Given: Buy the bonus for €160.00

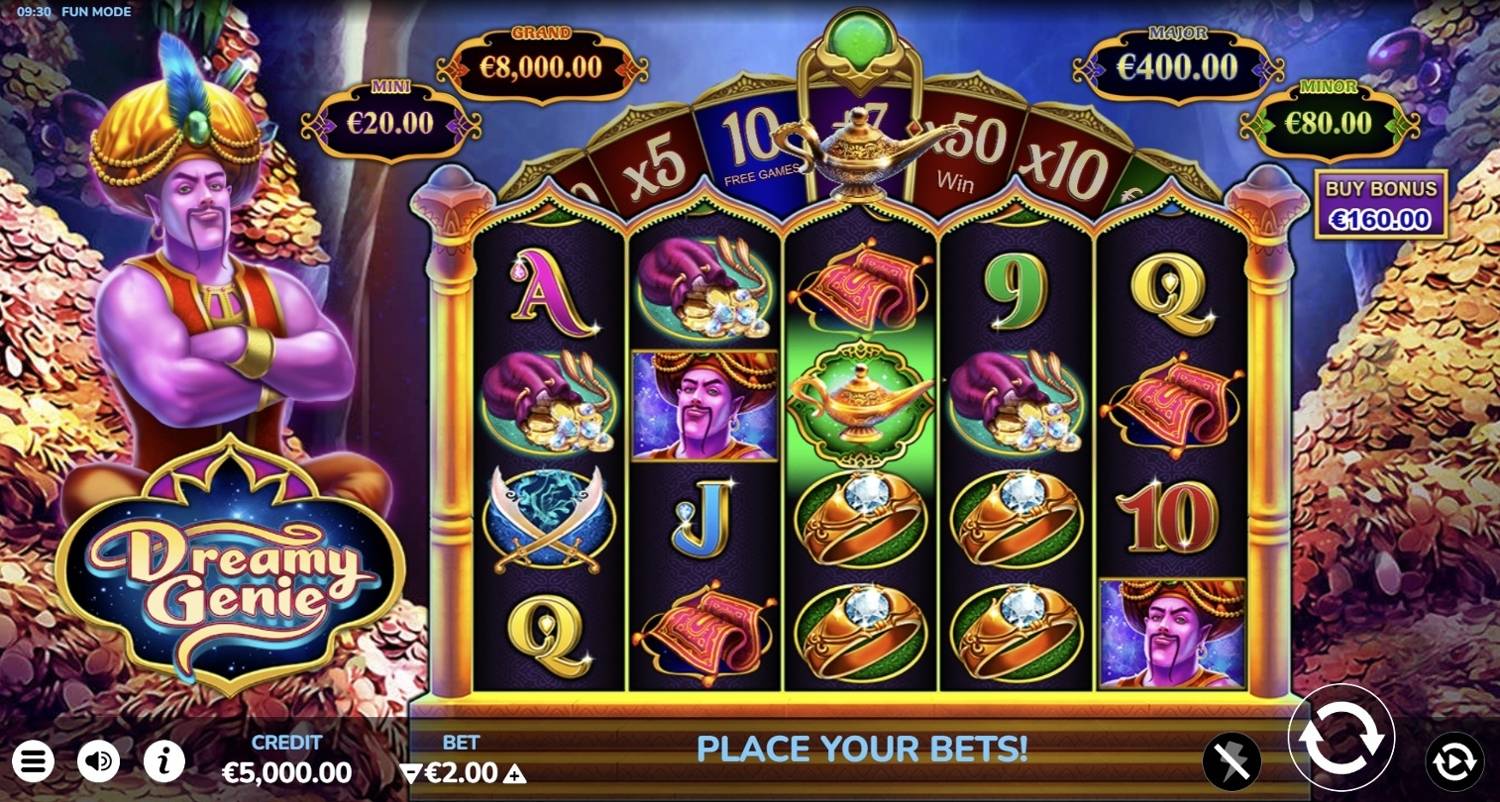Looking at the screenshot, I should click(x=1380, y=204).
